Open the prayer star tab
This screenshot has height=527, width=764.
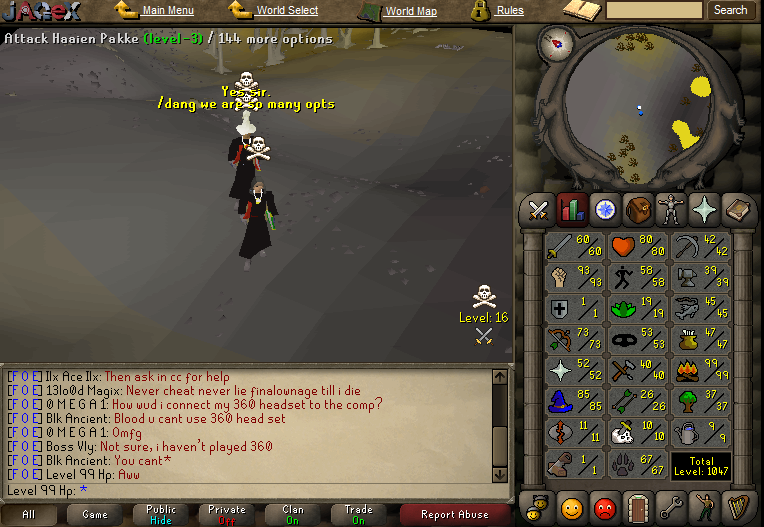(x=704, y=210)
